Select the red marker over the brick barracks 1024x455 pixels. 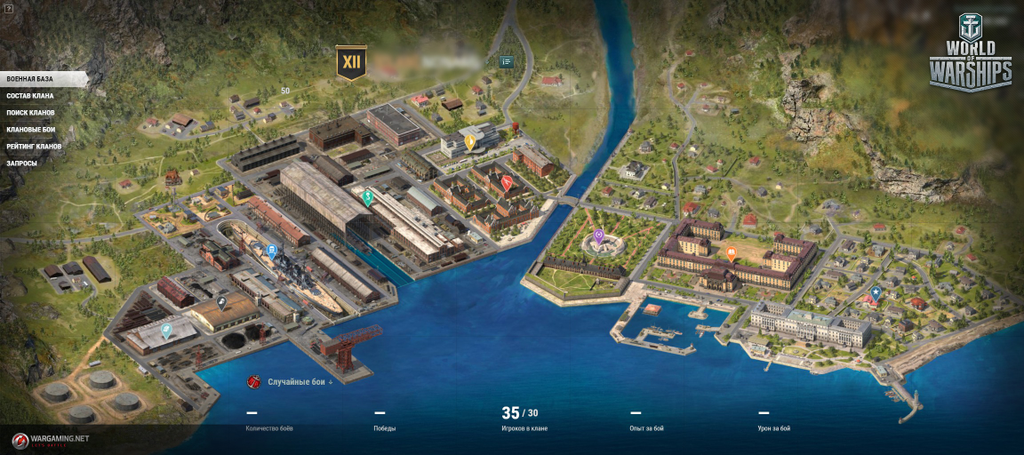coord(506,182)
